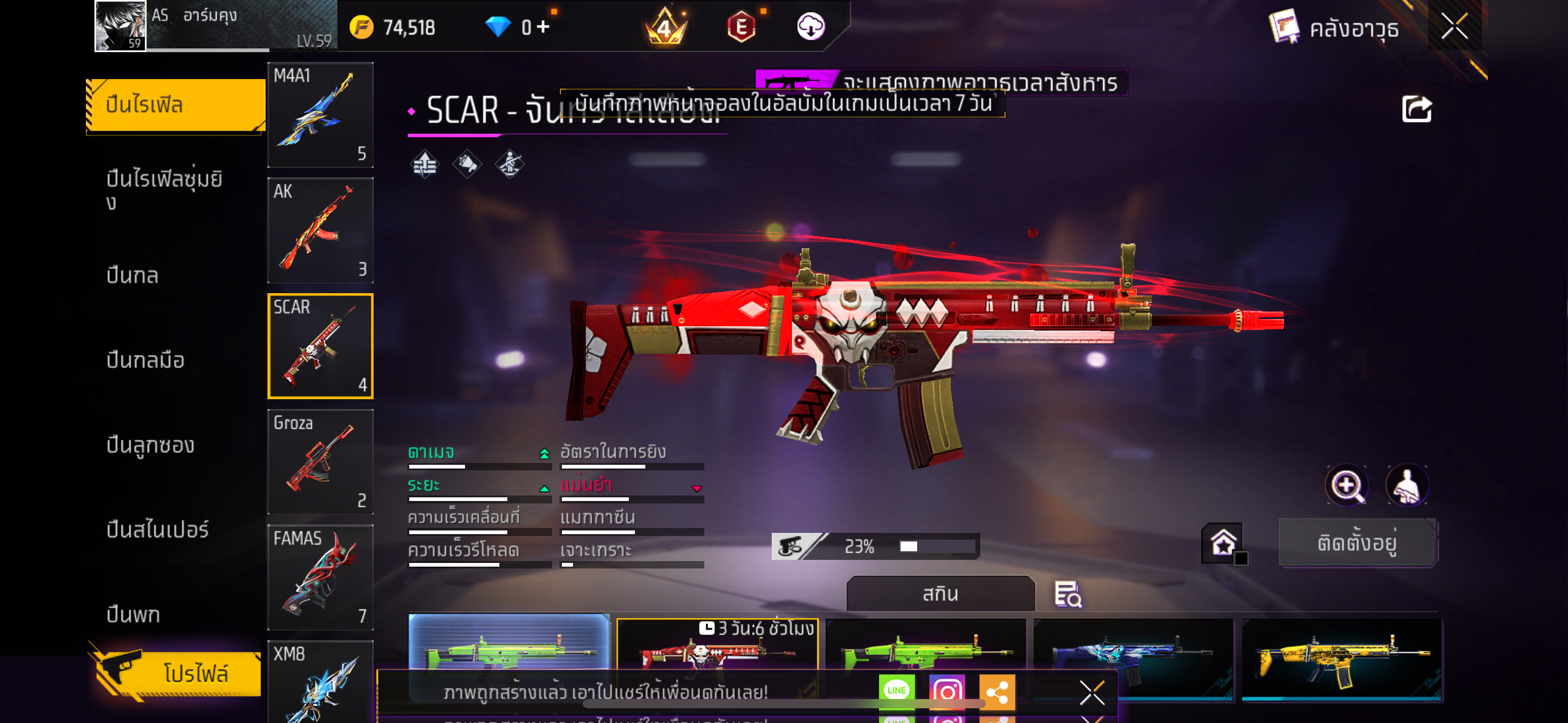The width and height of the screenshot is (1568, 723).
Task: Zoom in with the magnifier icon
Action: (x=1347, y=486)
